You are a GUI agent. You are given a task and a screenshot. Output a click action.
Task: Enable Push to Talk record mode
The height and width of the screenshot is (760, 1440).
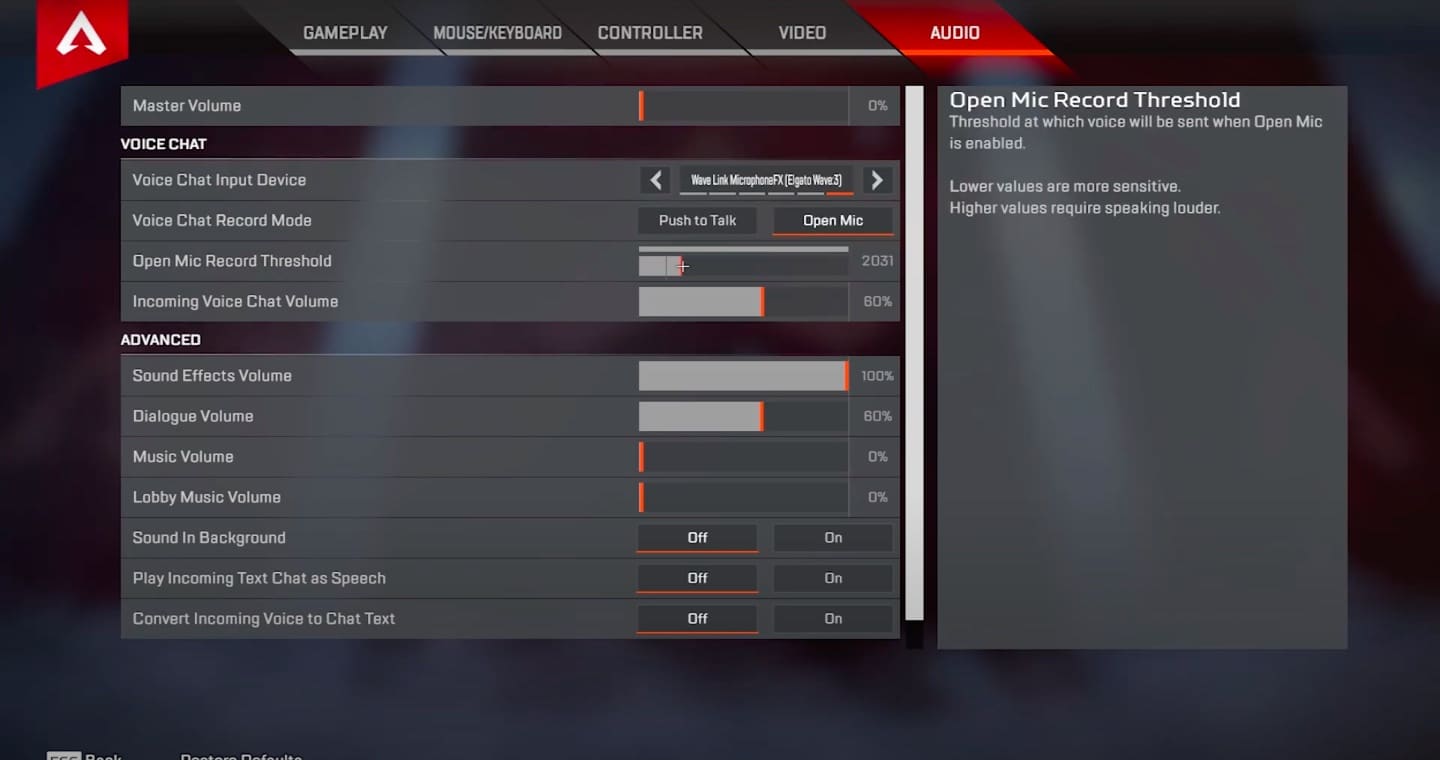[x=697, y=220]
